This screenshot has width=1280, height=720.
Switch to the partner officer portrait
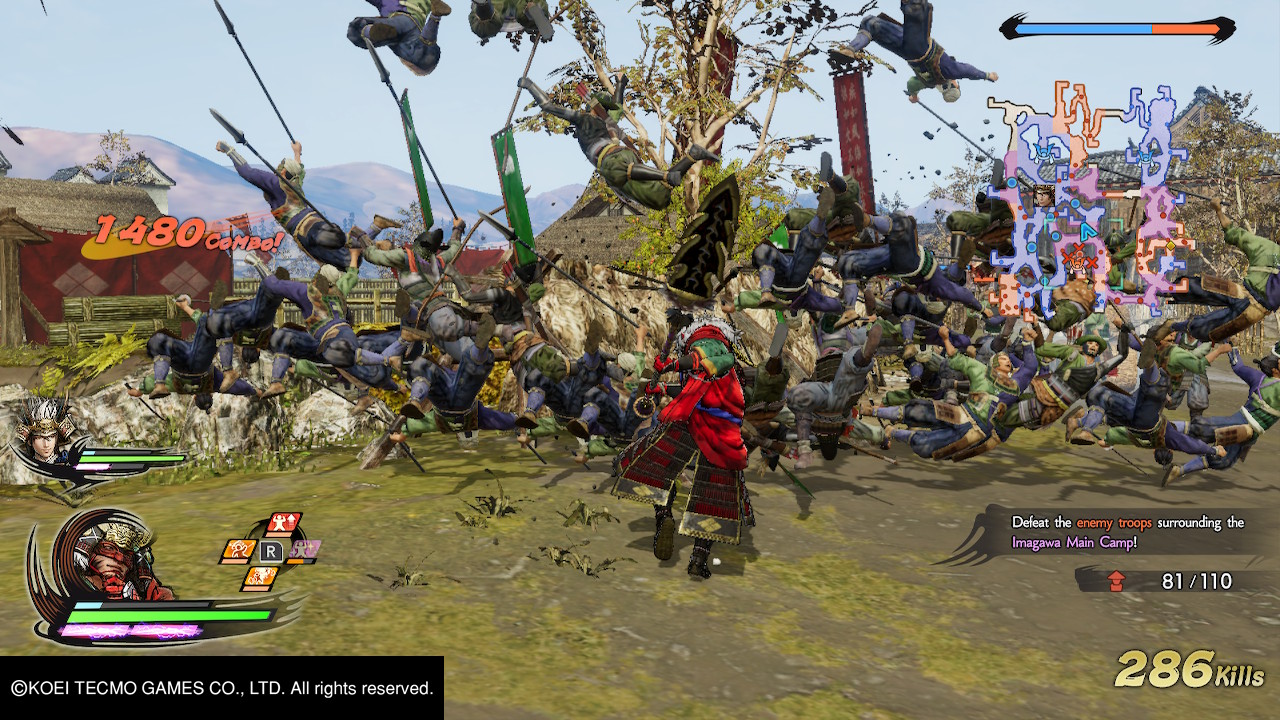click(x=45, y=432)
